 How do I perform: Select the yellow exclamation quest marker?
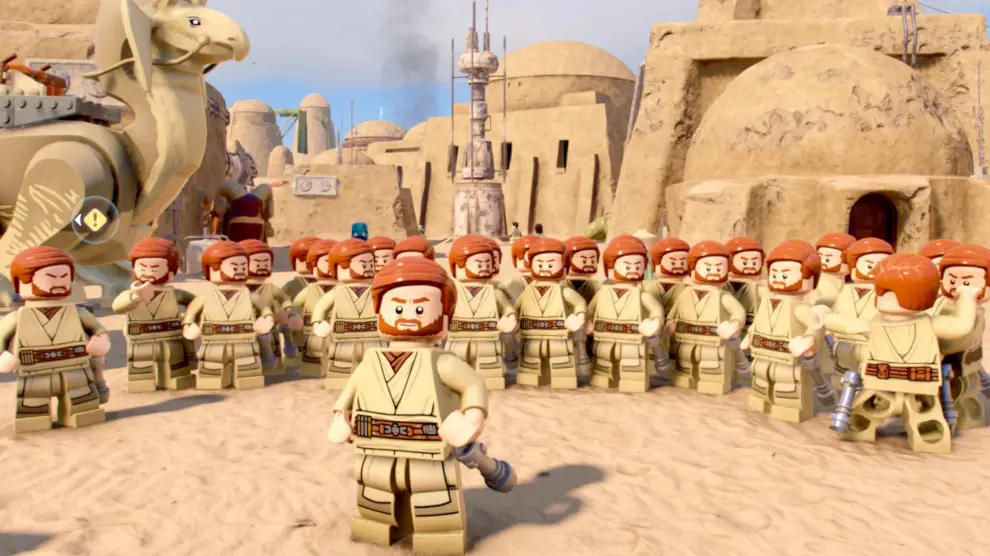click(x=95, y=219)
